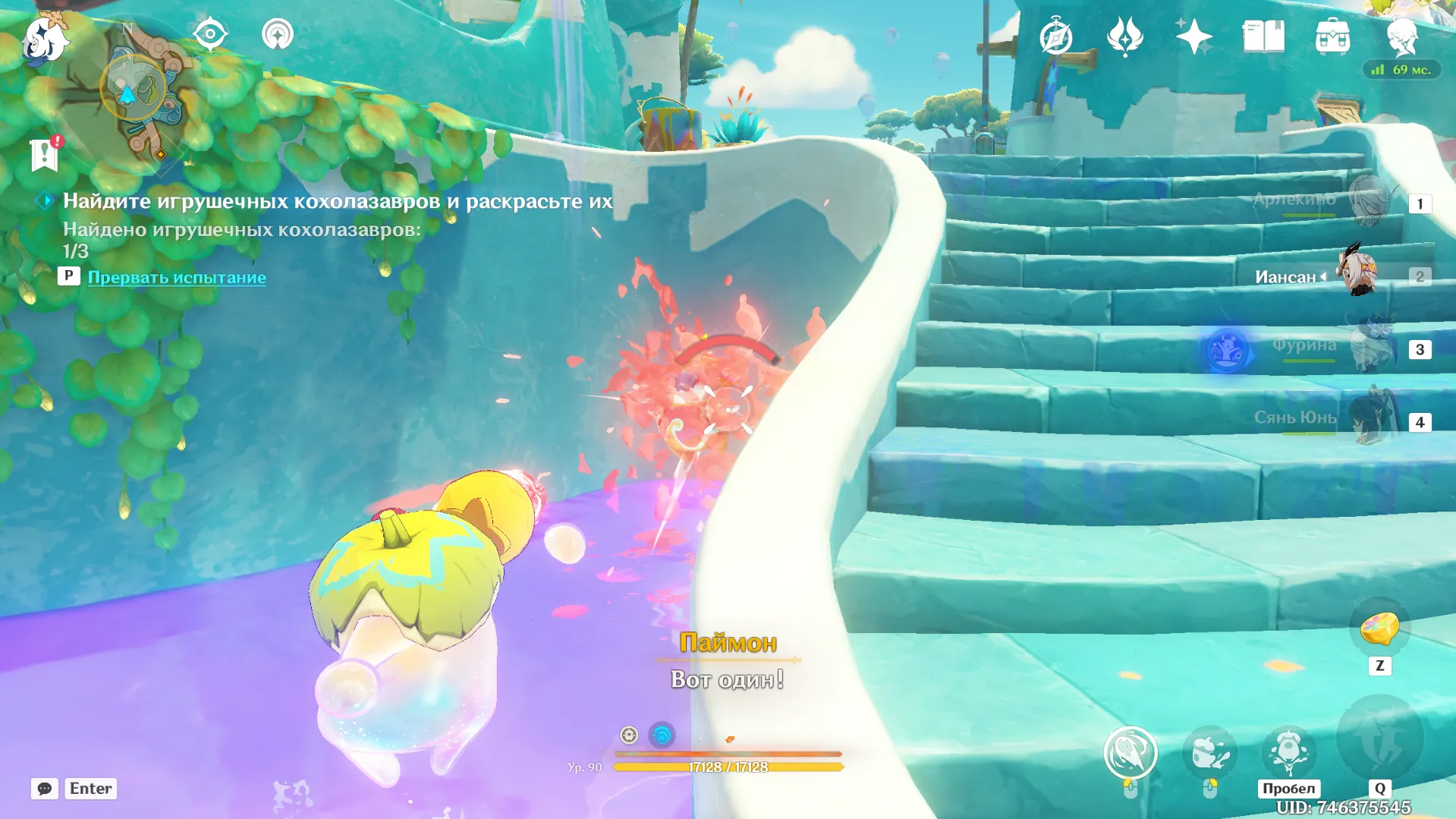1456x819 pixels.
Task: Open the wish four-pointed star icon
Action: point(1193,36)
